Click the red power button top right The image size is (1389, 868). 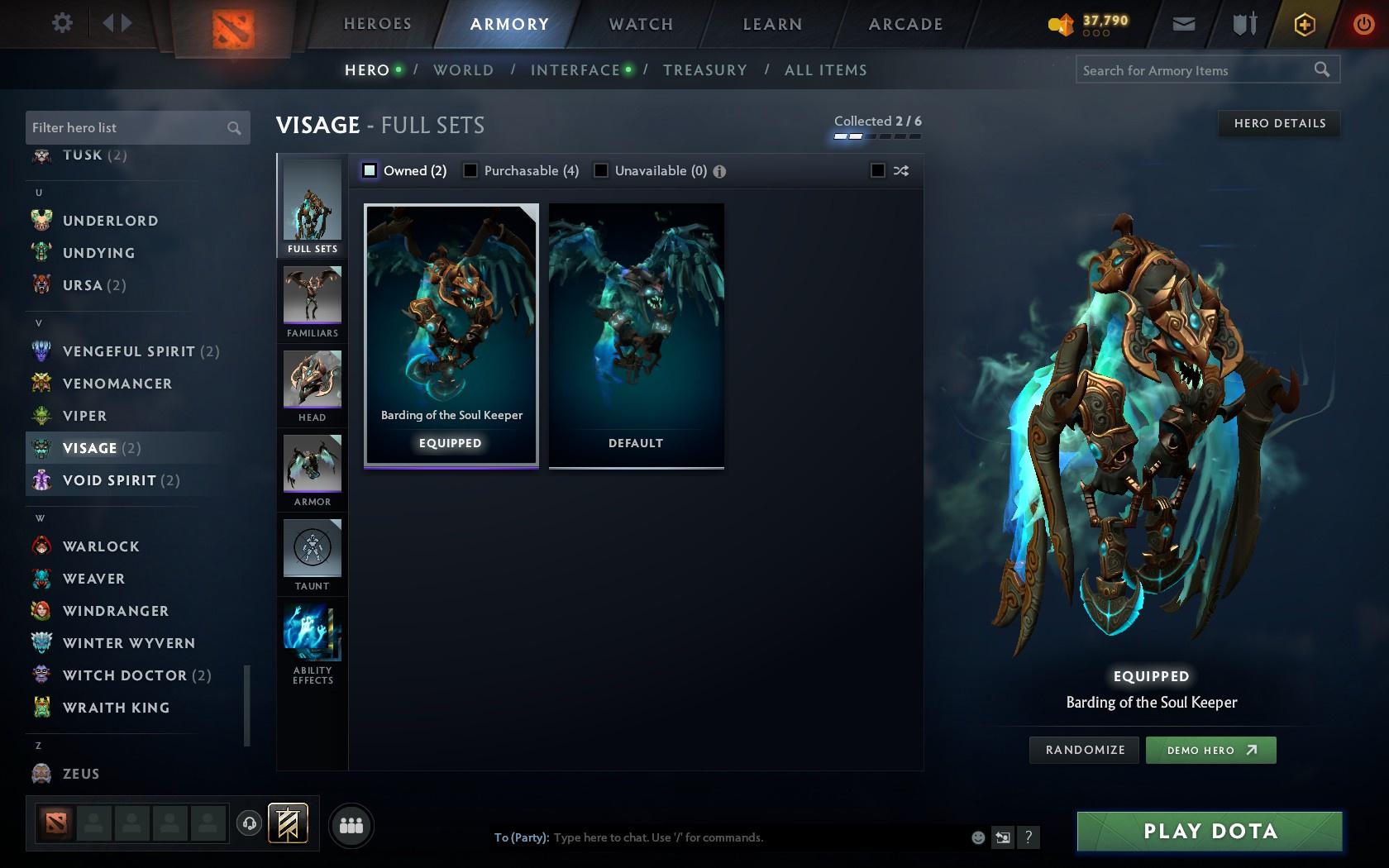(x=1363, y=24)
